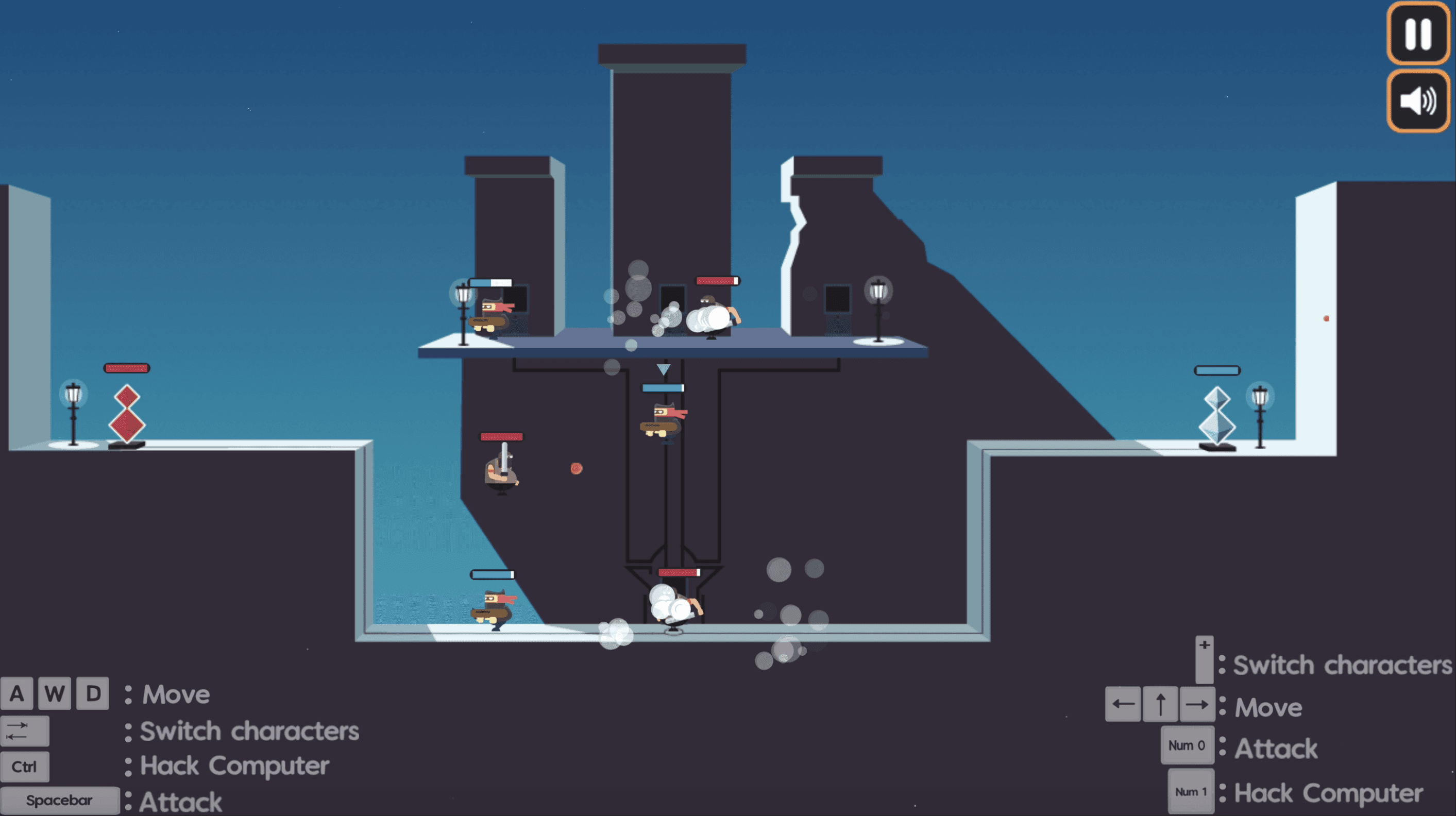Pause the game

[x=1417, y=34]
